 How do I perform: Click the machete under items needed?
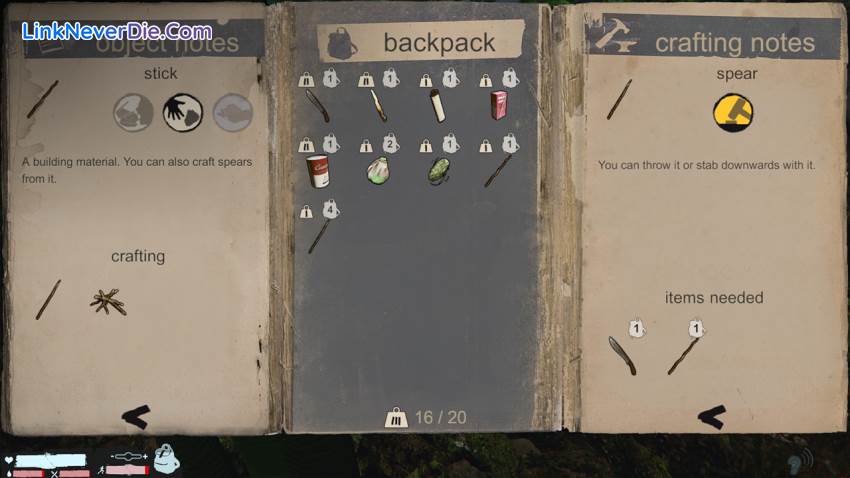[x=621, y=355]
